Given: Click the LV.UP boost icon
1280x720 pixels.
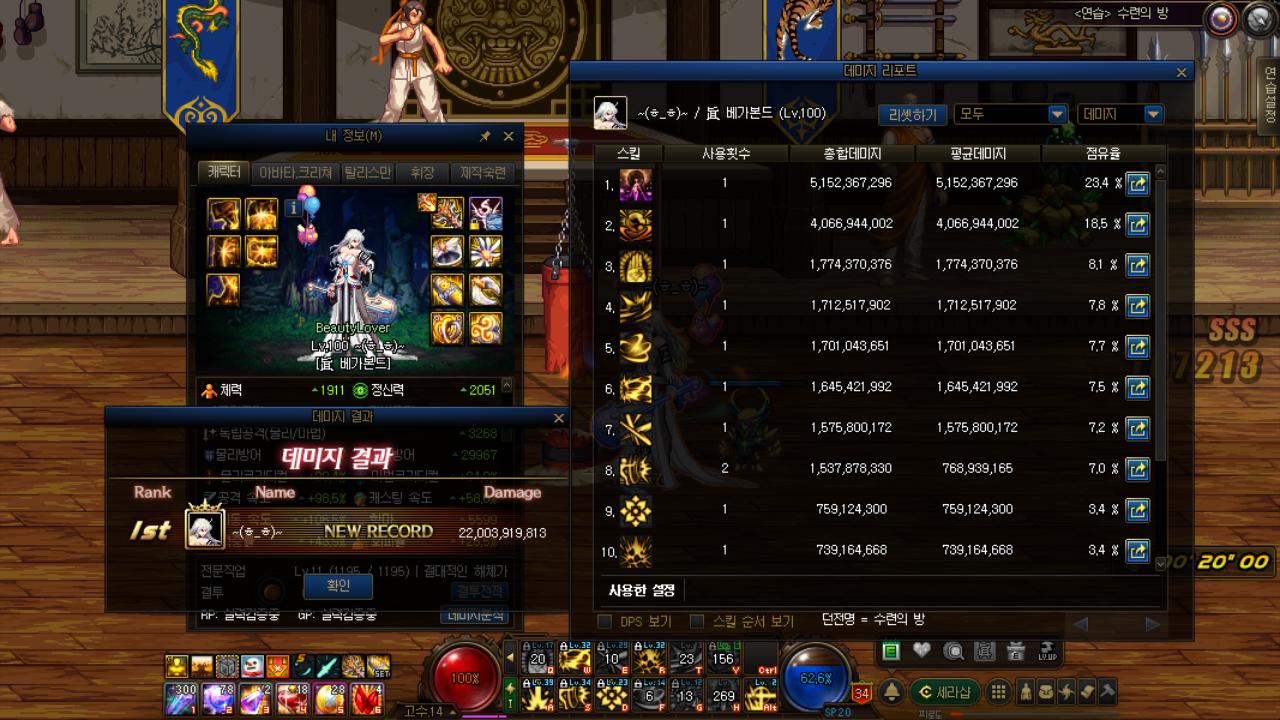Looking at the screenshot, I should coord(1048,651).
